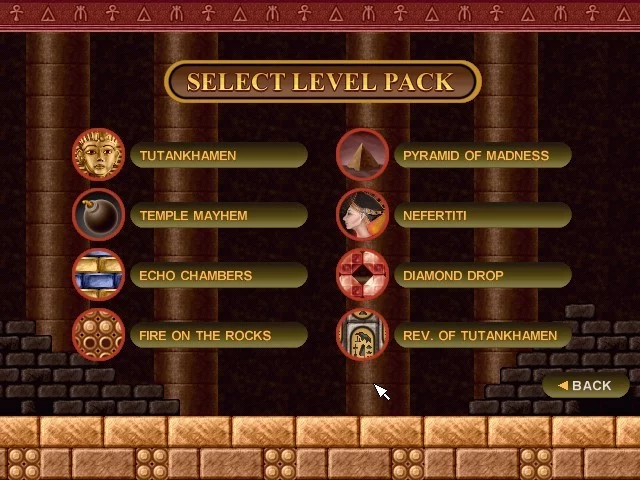Screen dimensions: 640x480
Task: Open the Echo Chambers level pack
Action: coord(218,276)
